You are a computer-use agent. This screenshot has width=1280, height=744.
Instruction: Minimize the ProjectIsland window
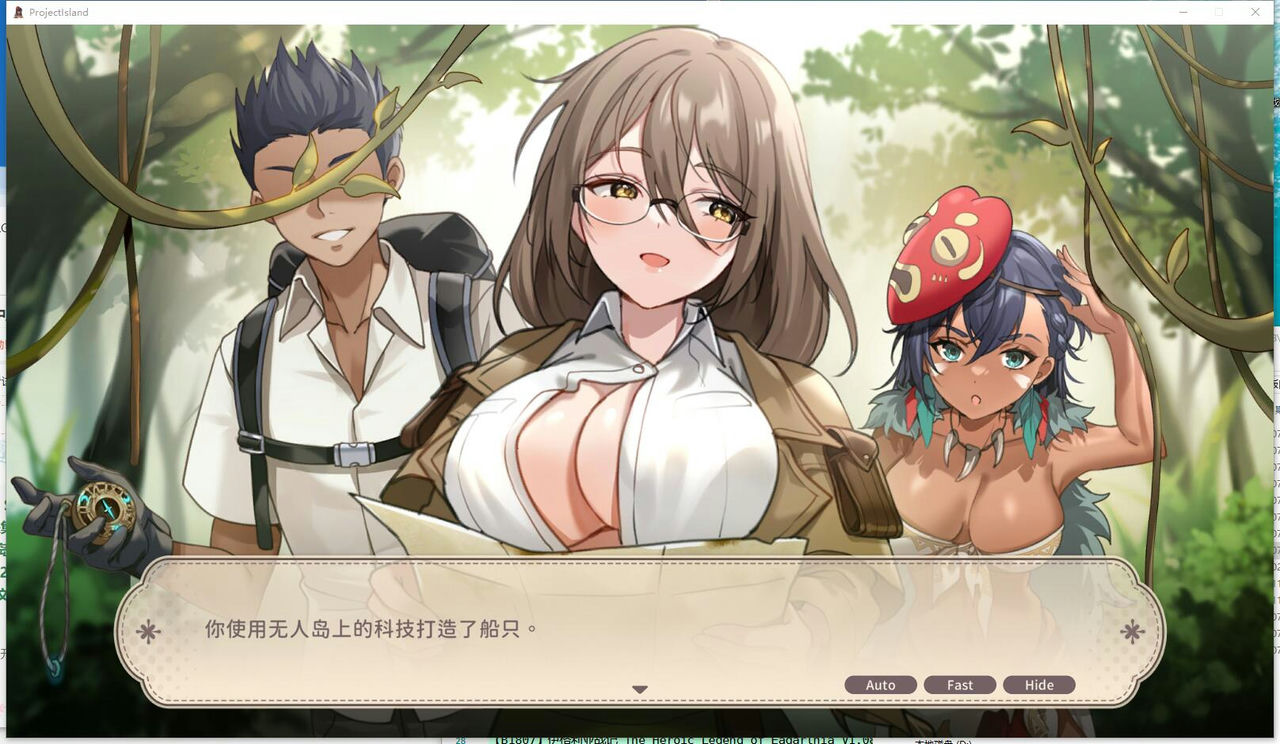pos(1181,12)
